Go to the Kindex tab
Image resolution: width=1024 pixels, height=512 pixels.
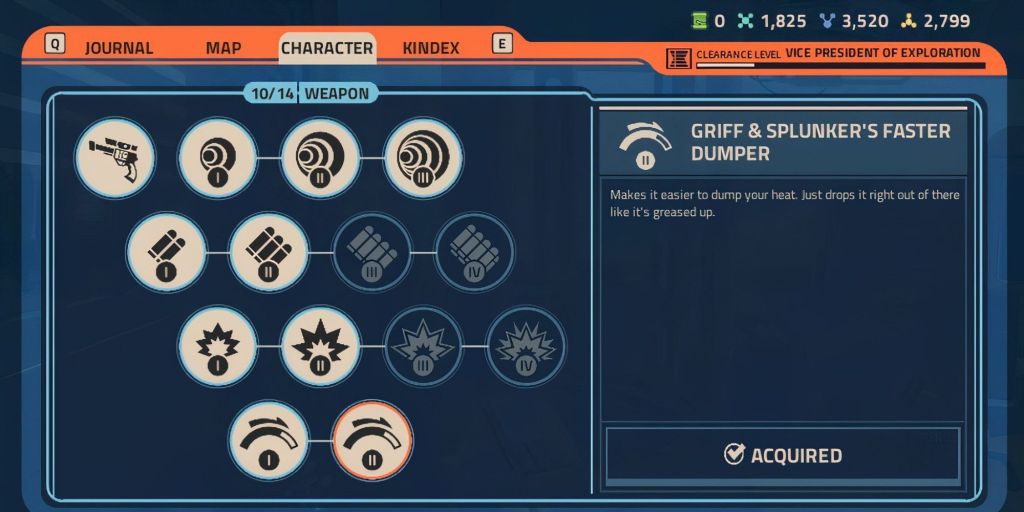click(431, 48)
